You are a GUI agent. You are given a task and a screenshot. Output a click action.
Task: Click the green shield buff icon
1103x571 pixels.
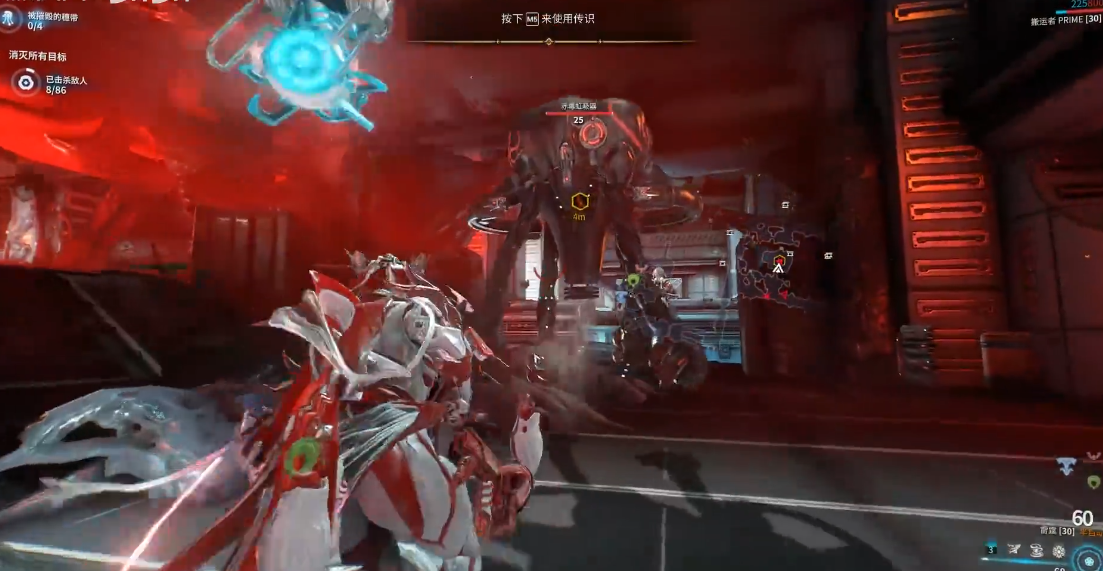point(1093,482)
